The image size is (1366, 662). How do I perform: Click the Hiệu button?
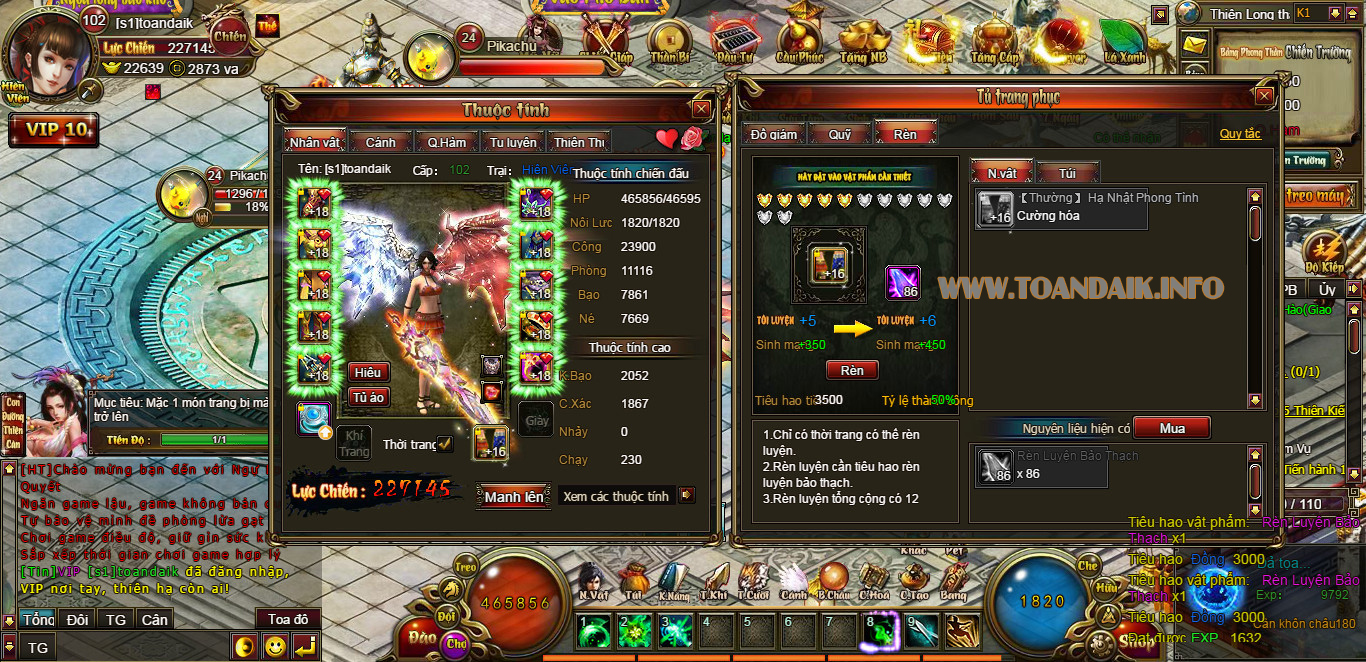[x=368, y=372]
